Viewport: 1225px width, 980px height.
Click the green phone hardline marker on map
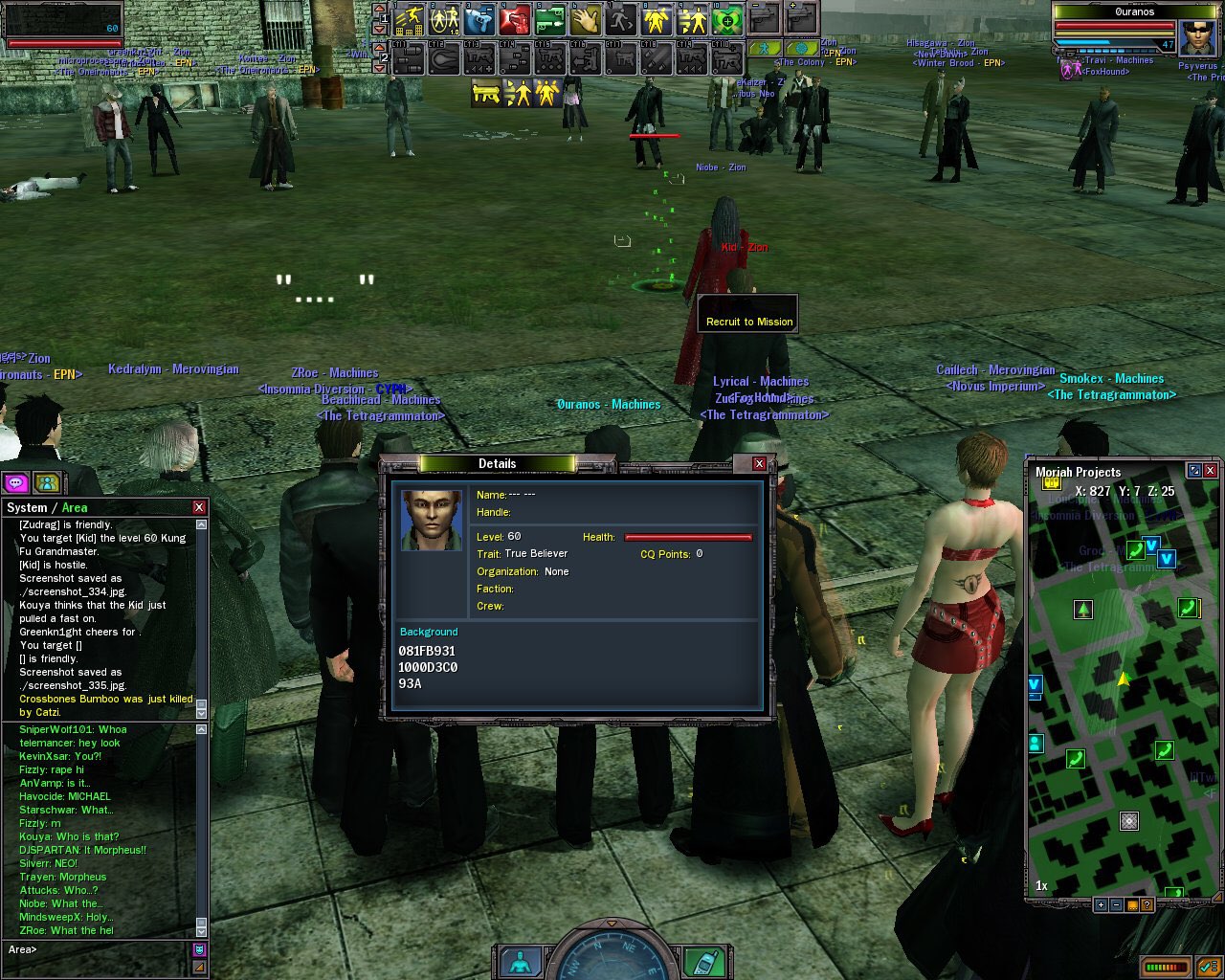[1135, 549]
